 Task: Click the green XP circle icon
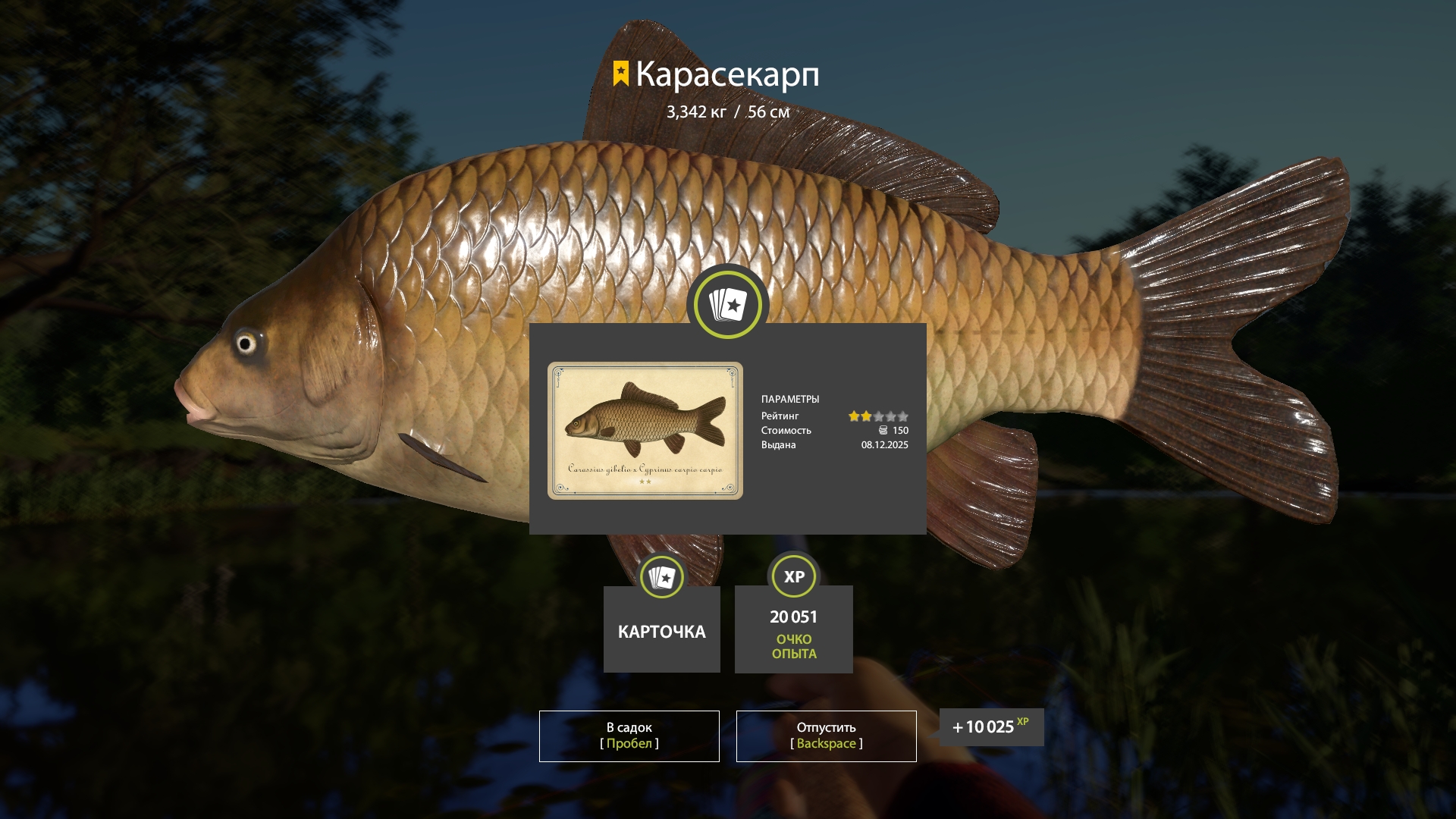793,576
